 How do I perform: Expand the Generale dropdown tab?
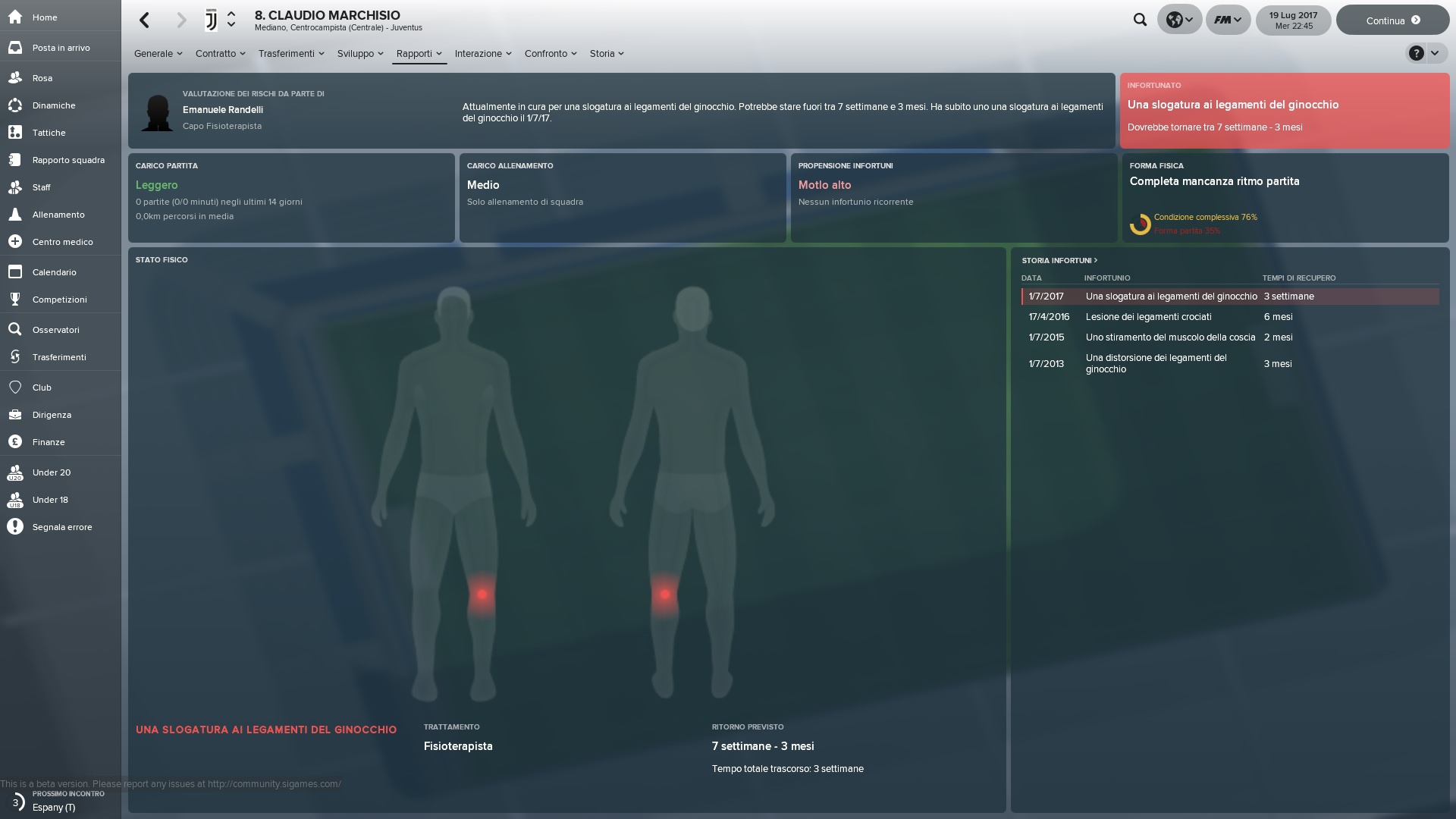coord(158,54)
